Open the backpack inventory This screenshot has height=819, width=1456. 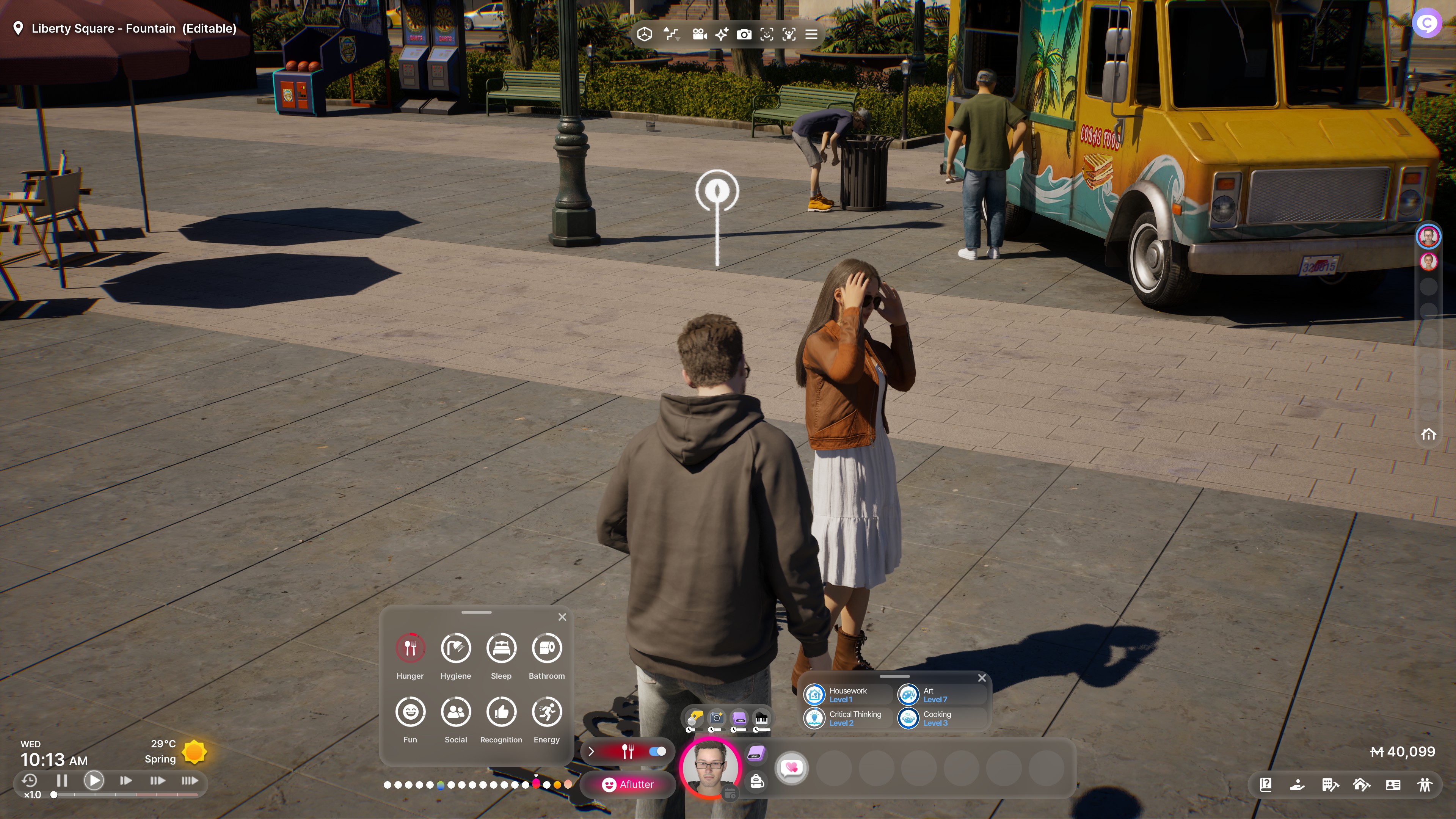tap(757, 782)
